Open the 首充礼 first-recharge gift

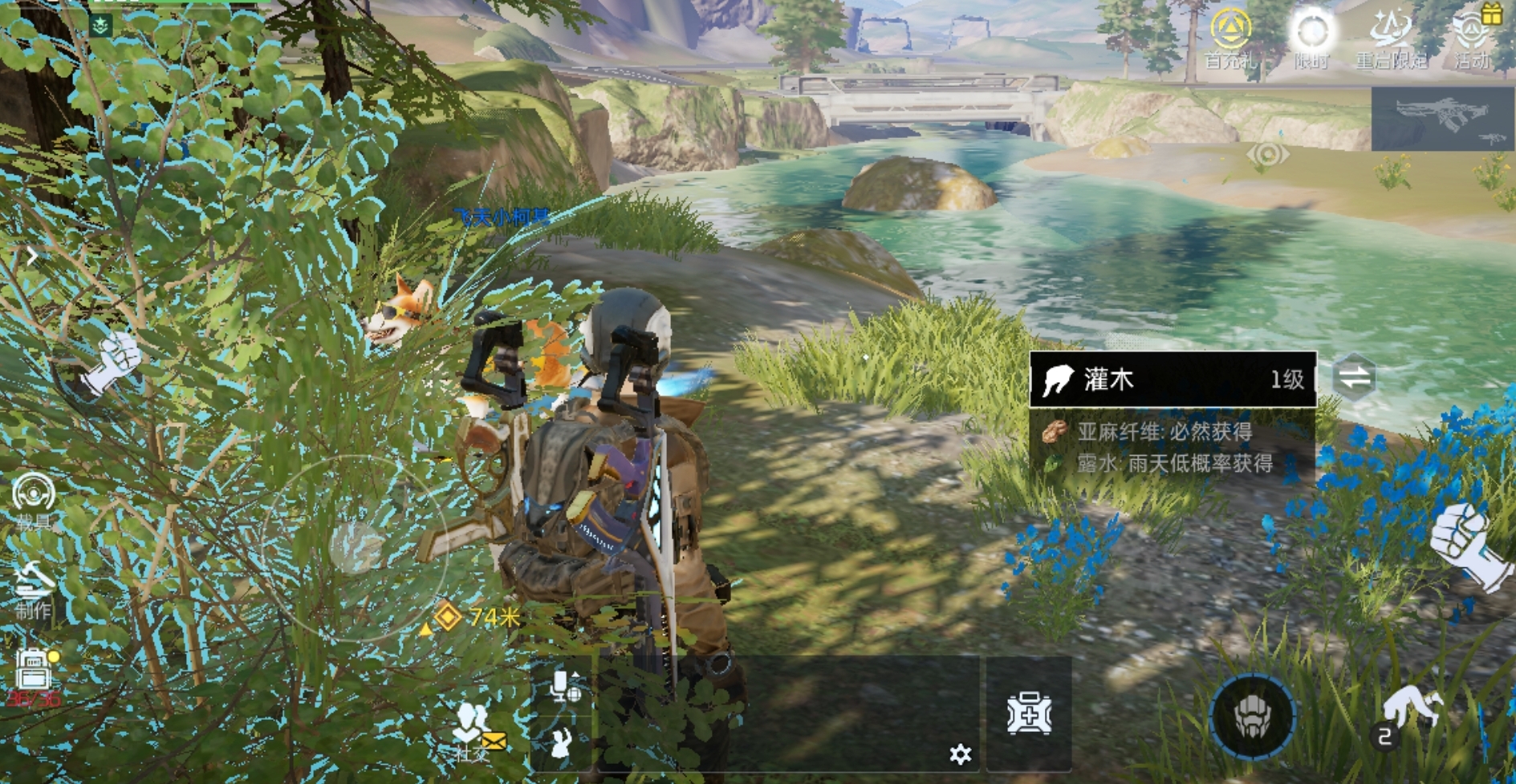(x=1229, y=37)
